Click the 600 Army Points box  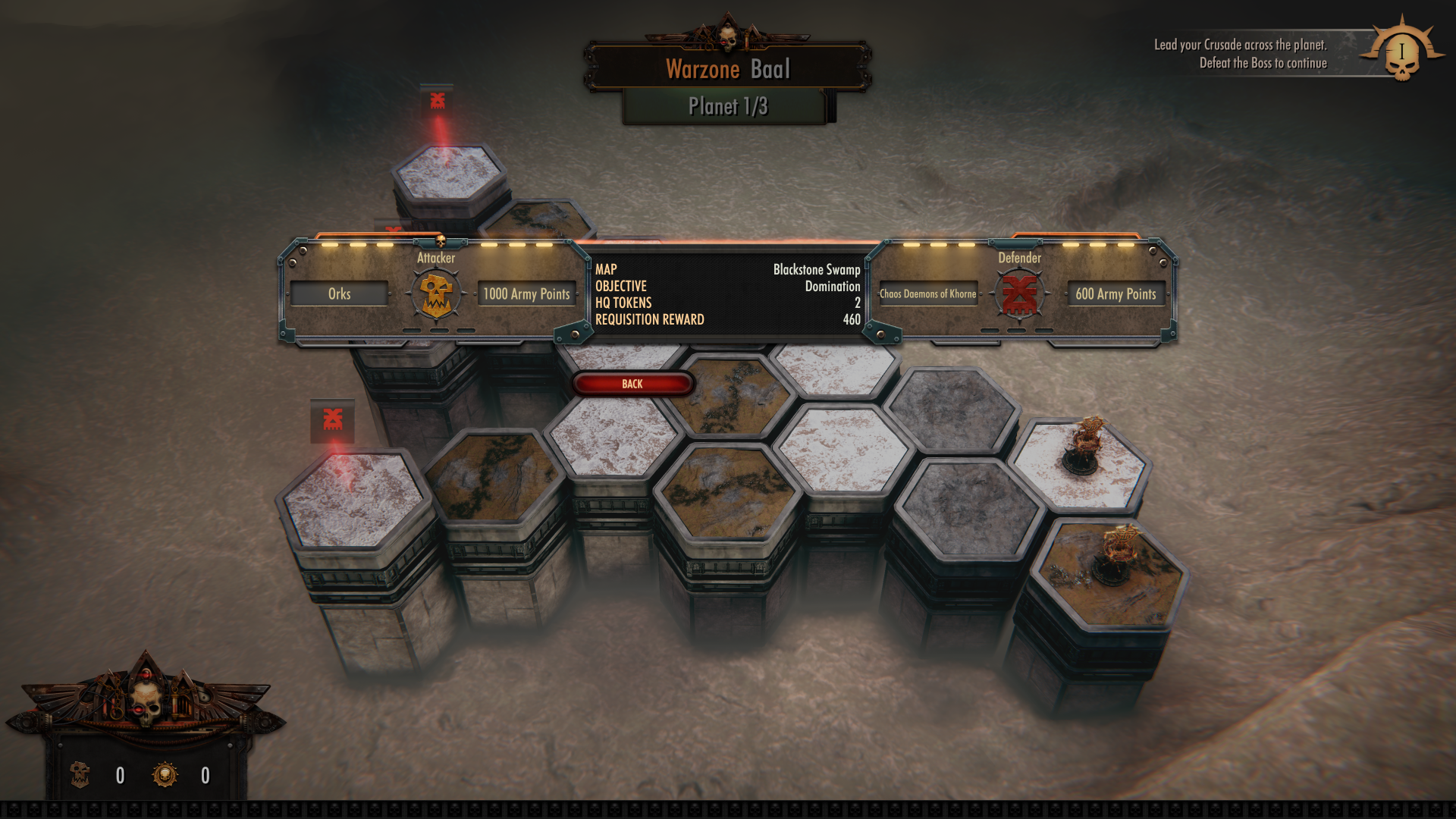[1116, 293]
